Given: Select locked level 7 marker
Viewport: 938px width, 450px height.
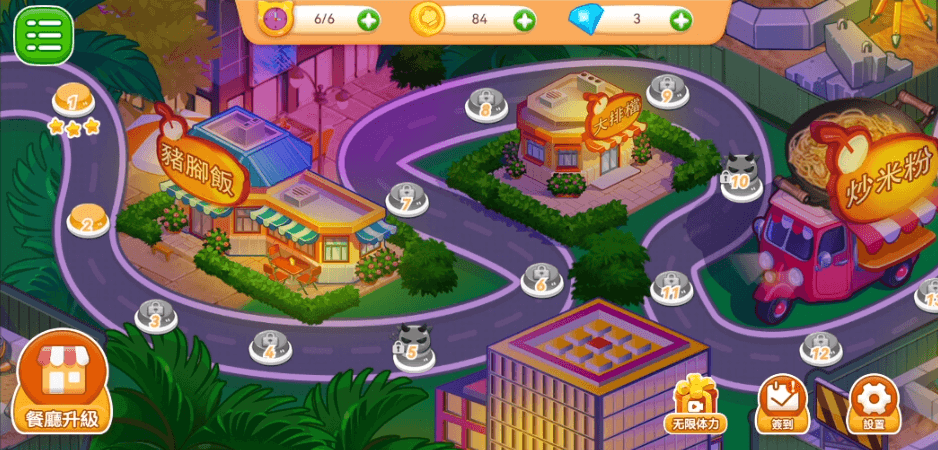Looking at the screenshot, I should tap(407, 199).
